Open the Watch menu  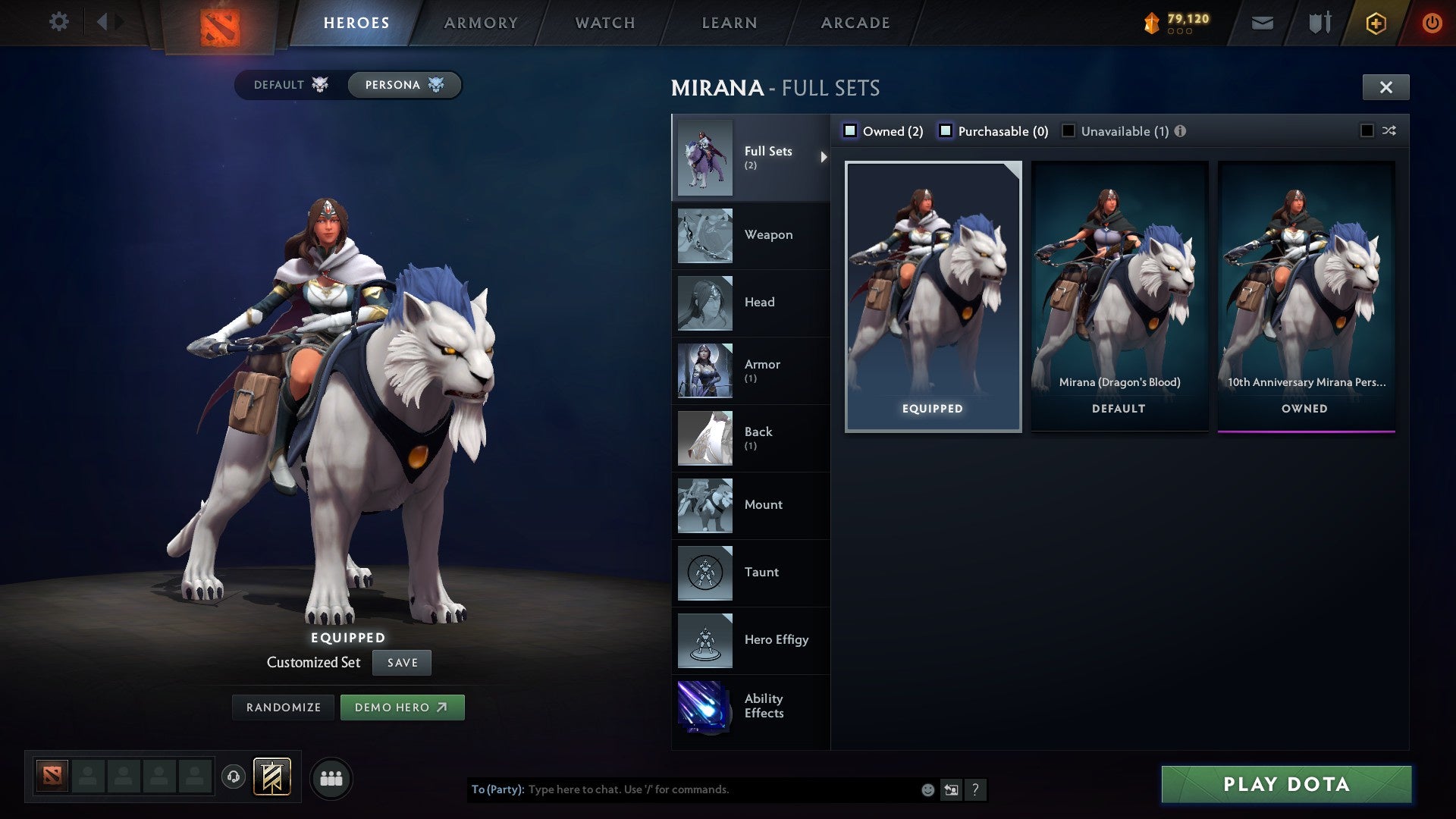pyautogui.click(x=604, y=22)
